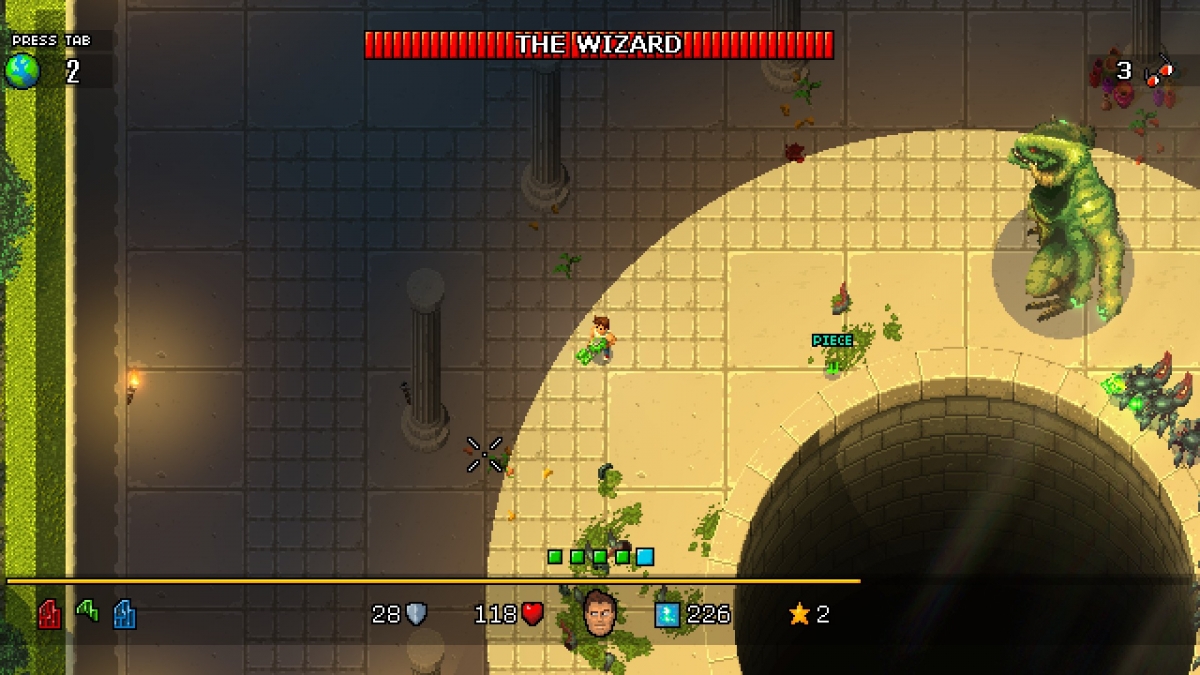The width and height of the screenshot is (1200, 675).
Task: Click the red heart health icon
Action: [x=533, y=614]
